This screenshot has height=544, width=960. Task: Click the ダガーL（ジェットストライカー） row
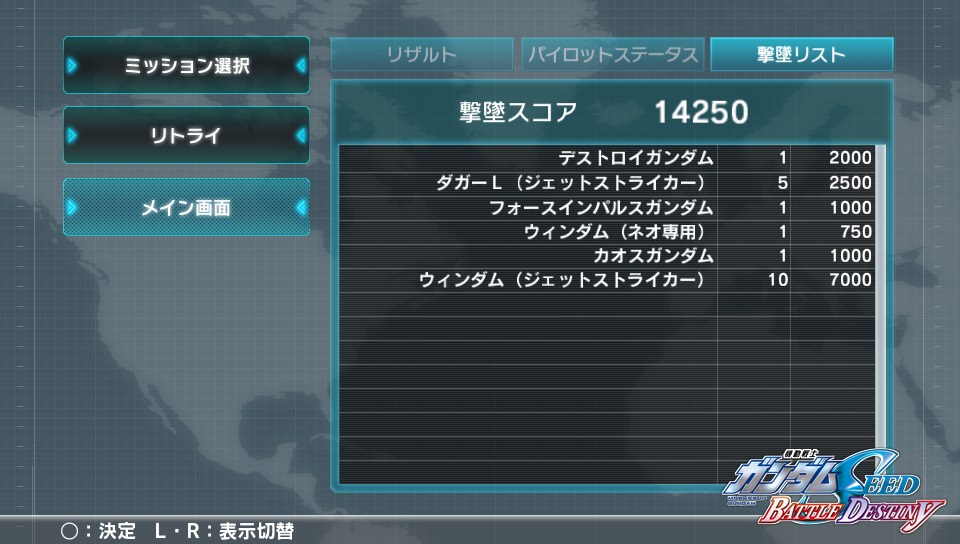[606, 183]
